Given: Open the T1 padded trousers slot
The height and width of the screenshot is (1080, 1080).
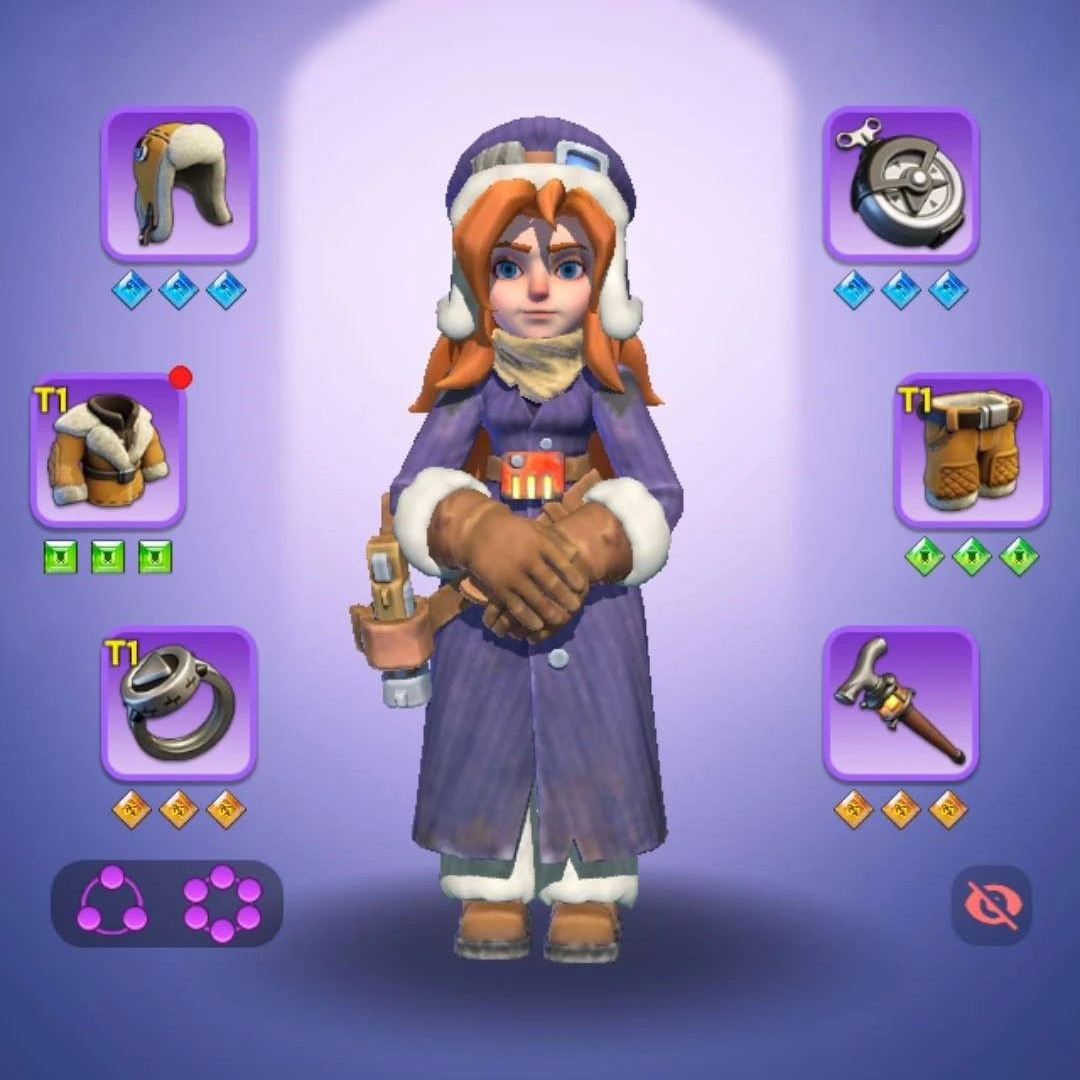Looking at the screenshot, I should click(x=971, y=451).
